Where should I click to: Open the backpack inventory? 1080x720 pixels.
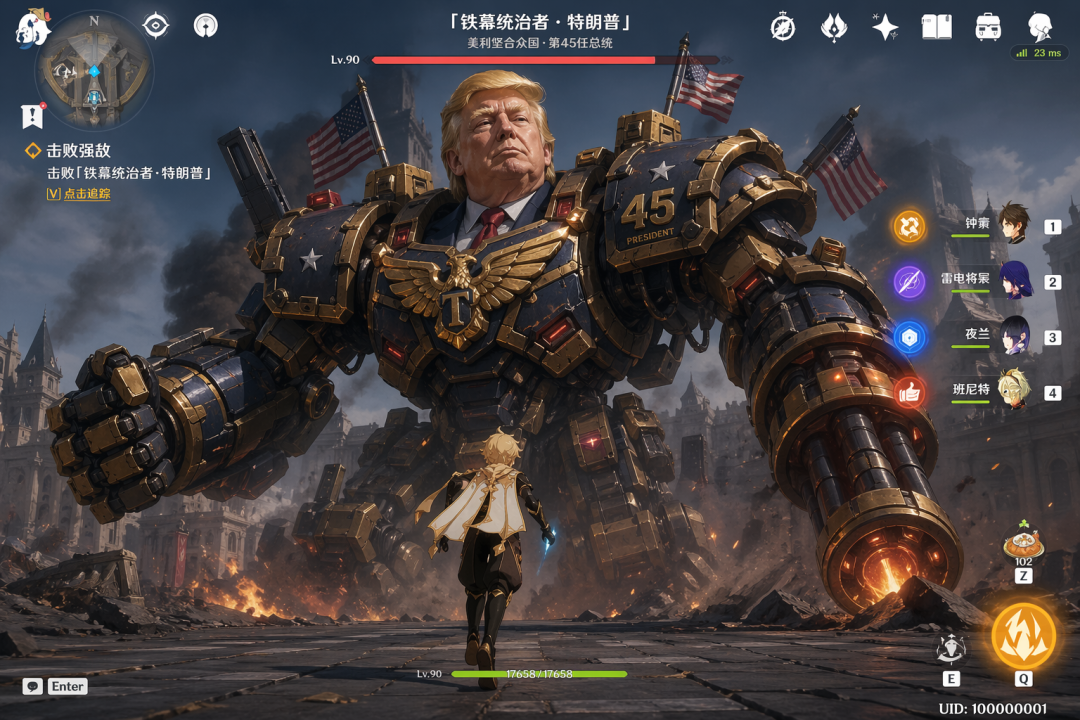[x=988, y=27]
